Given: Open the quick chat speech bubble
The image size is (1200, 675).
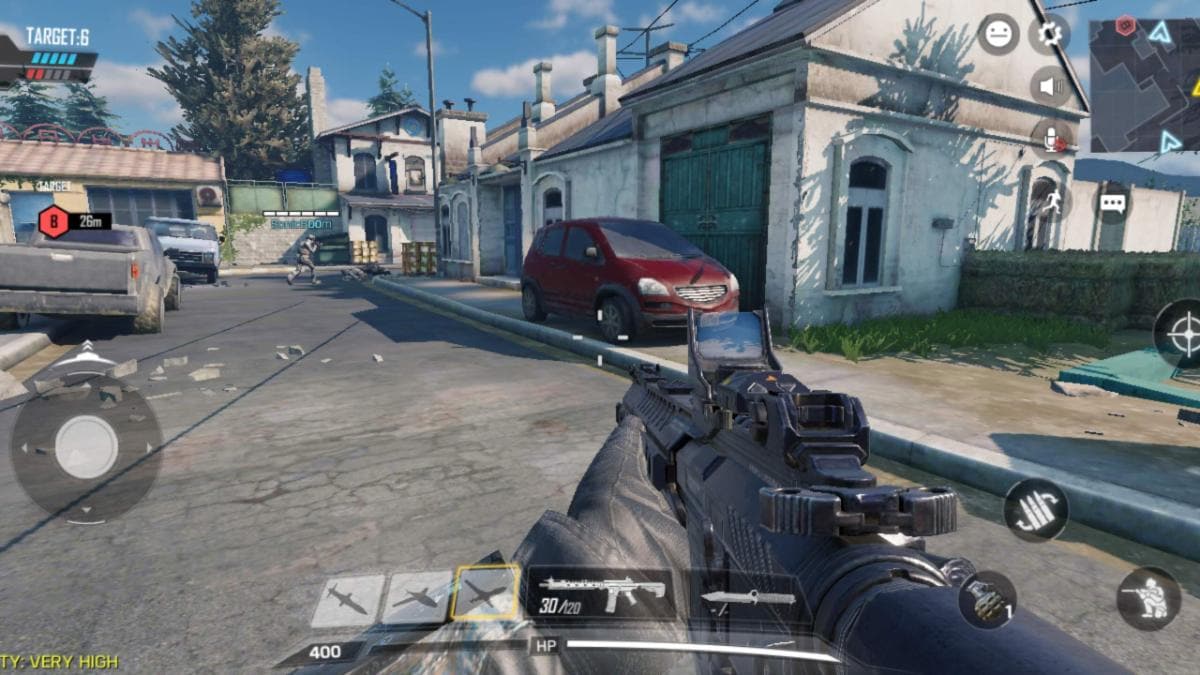Looking at the screenshot, I should point(1113,202).
